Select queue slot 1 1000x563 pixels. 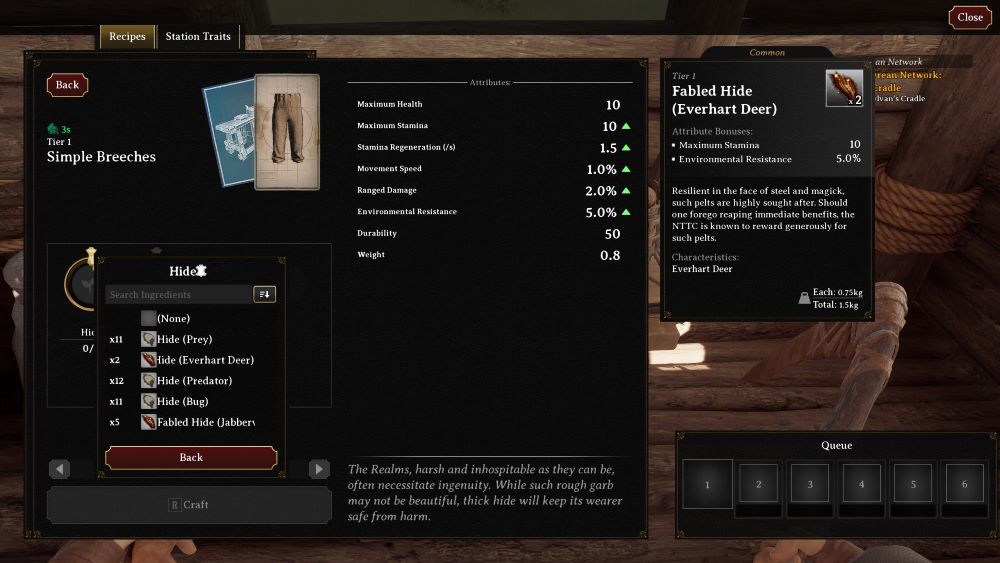click(707, 485)
